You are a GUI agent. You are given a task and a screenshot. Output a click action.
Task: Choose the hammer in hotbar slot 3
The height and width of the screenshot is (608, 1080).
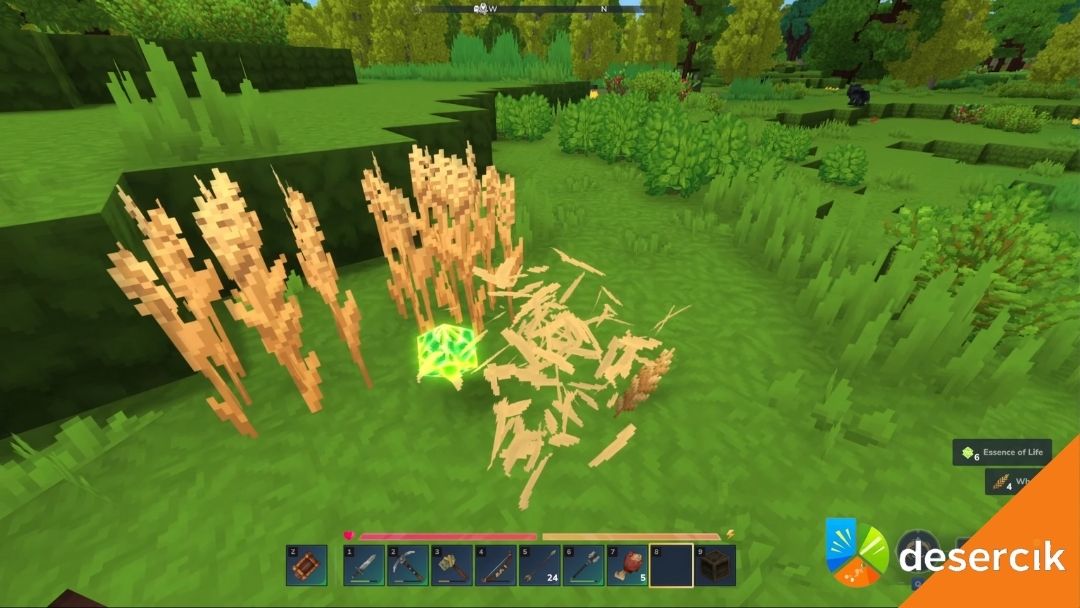452,566
